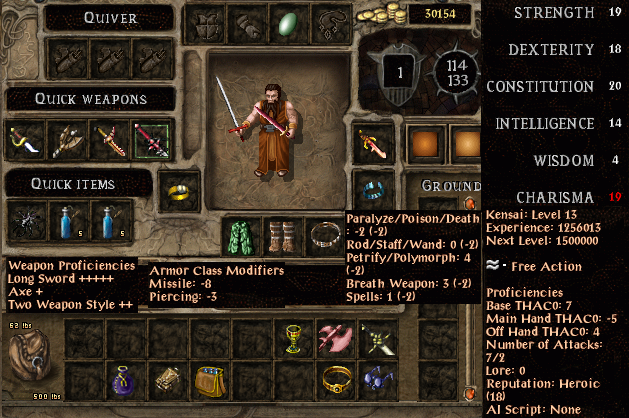
Task: Select the purple gem bag in backpack
Action: [123, 380]
